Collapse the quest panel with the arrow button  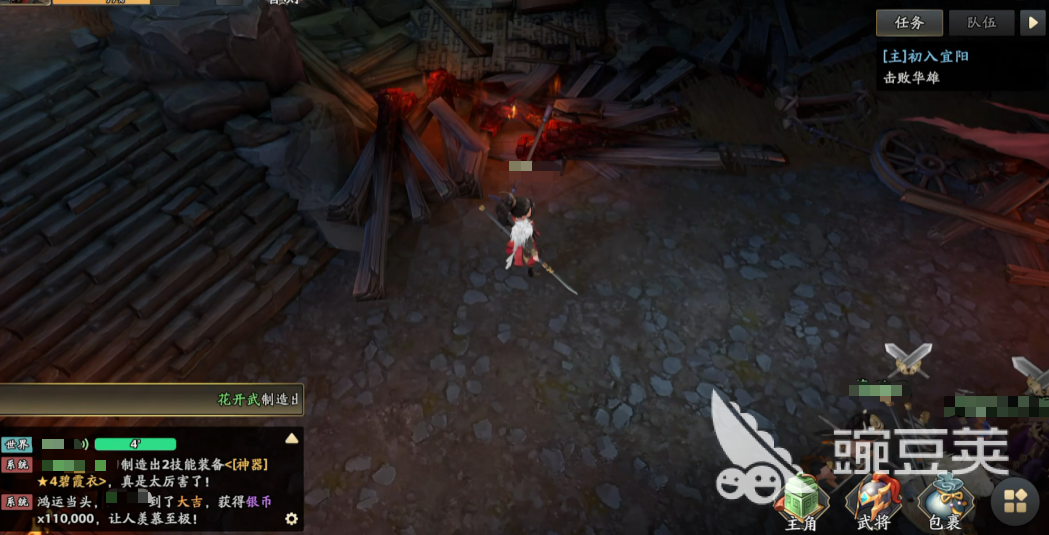tap(1032, 23)
